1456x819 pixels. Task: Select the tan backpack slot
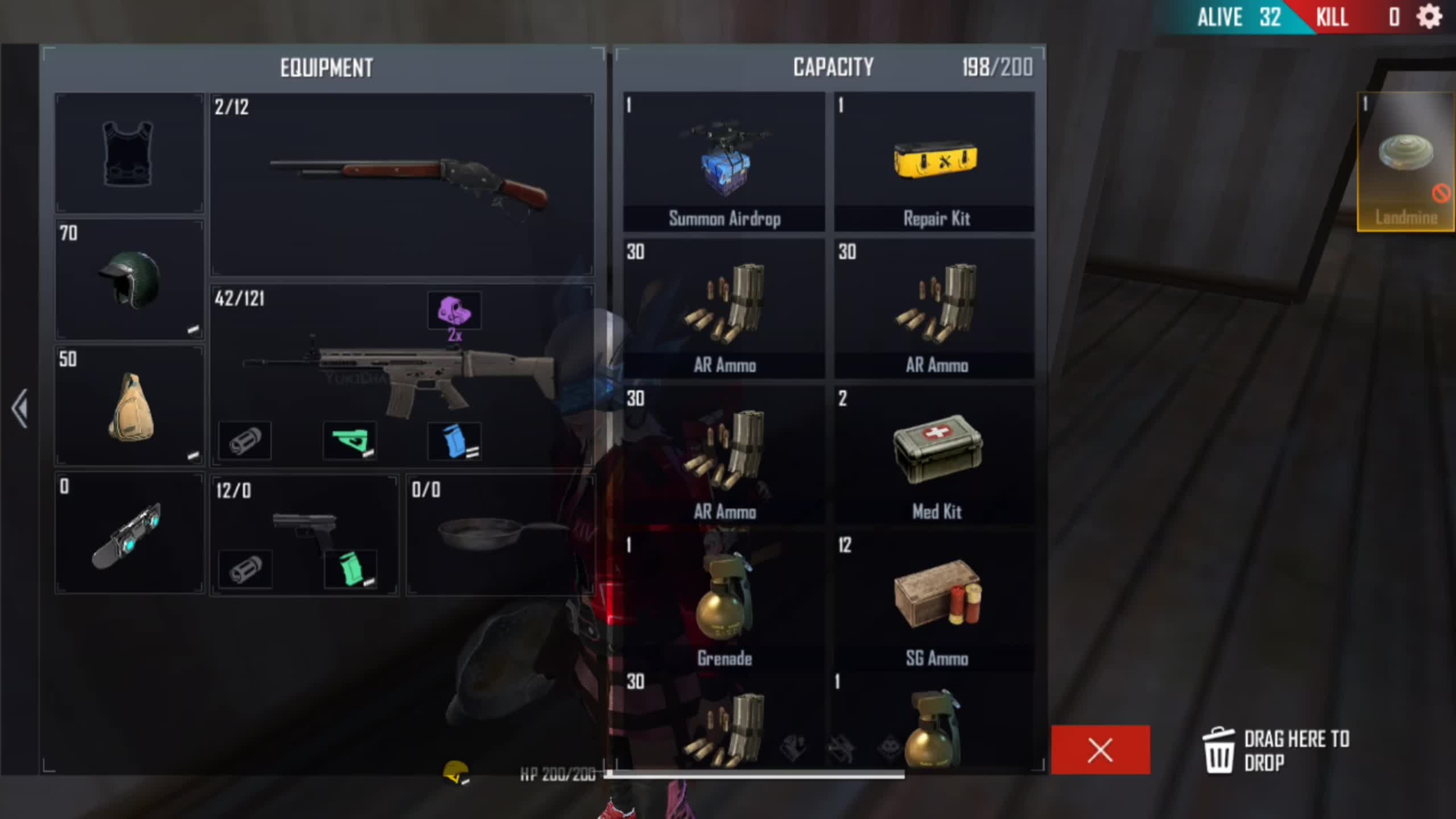pyautogui.click(x=130, y=406)
